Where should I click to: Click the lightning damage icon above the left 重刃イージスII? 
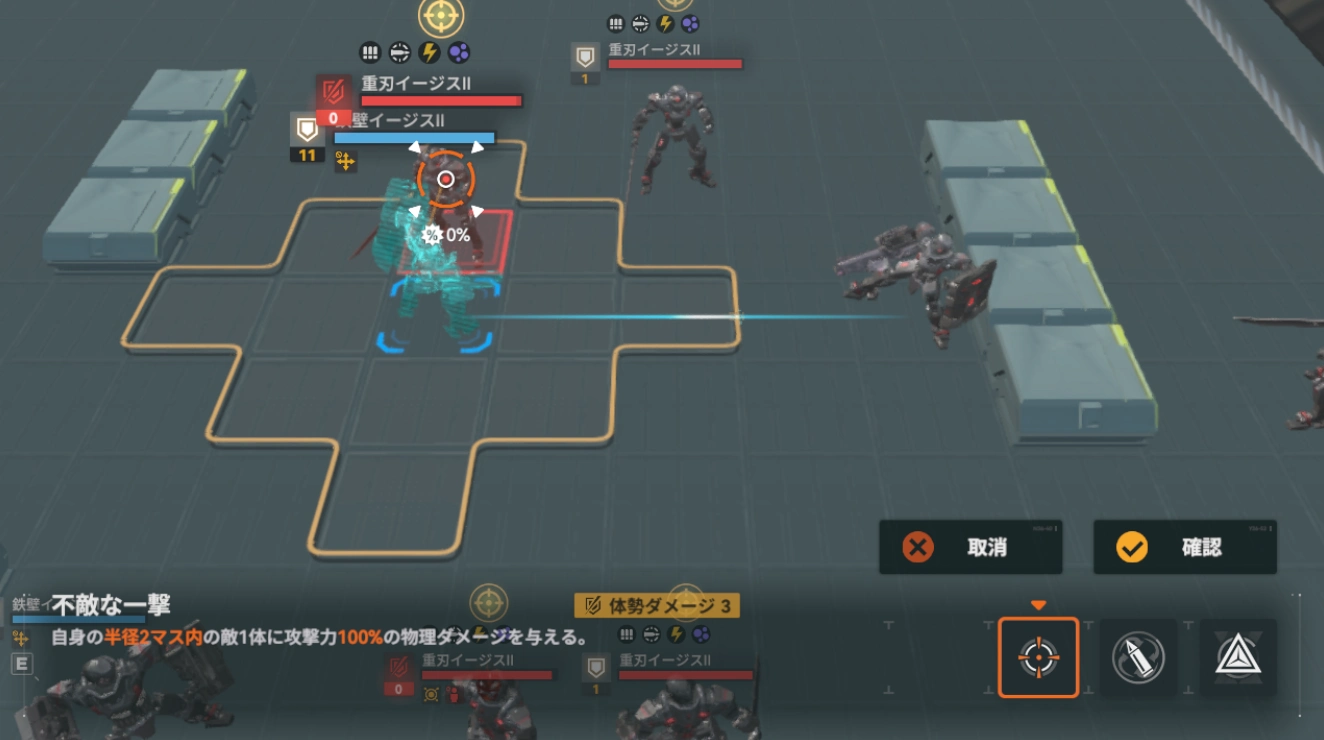[428, 51]
